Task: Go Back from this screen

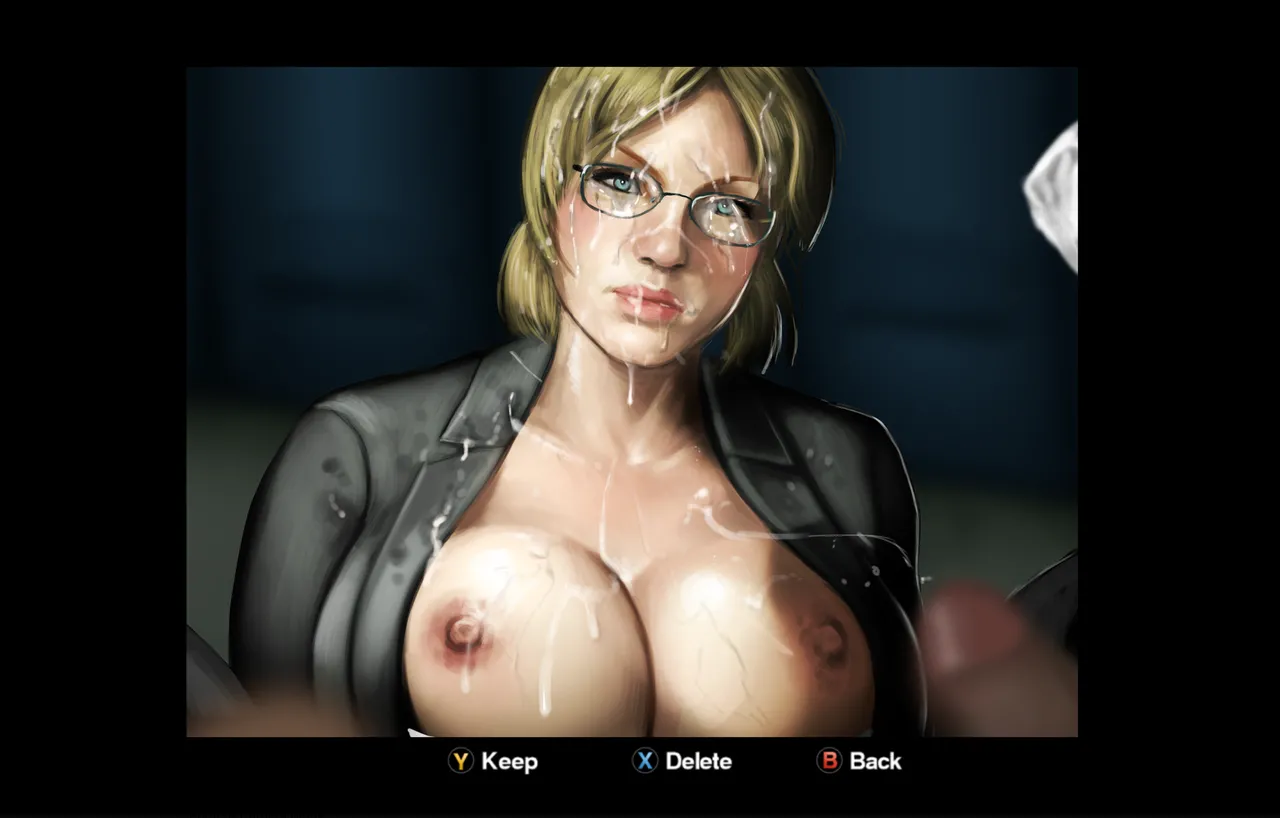Action: 859,761
